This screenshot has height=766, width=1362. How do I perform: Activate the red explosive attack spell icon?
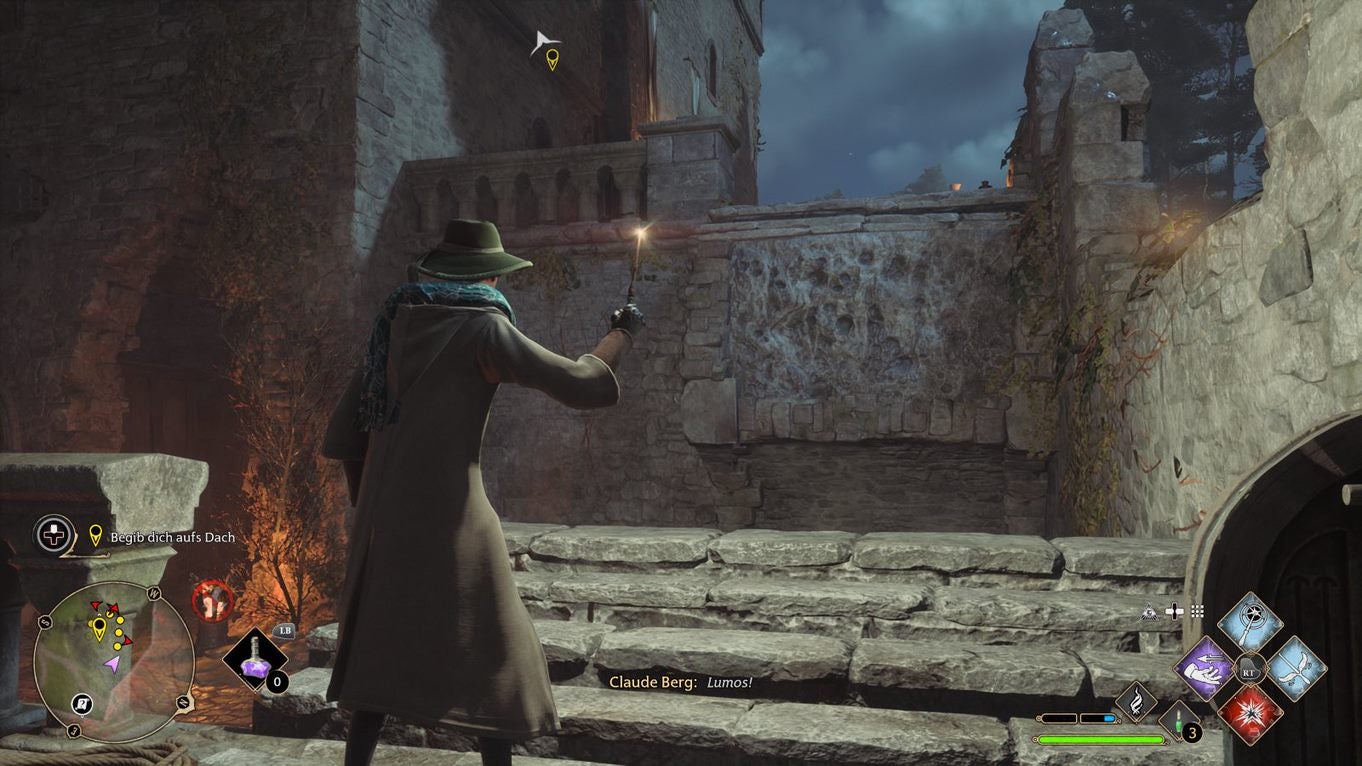(x=1251, y=716)
